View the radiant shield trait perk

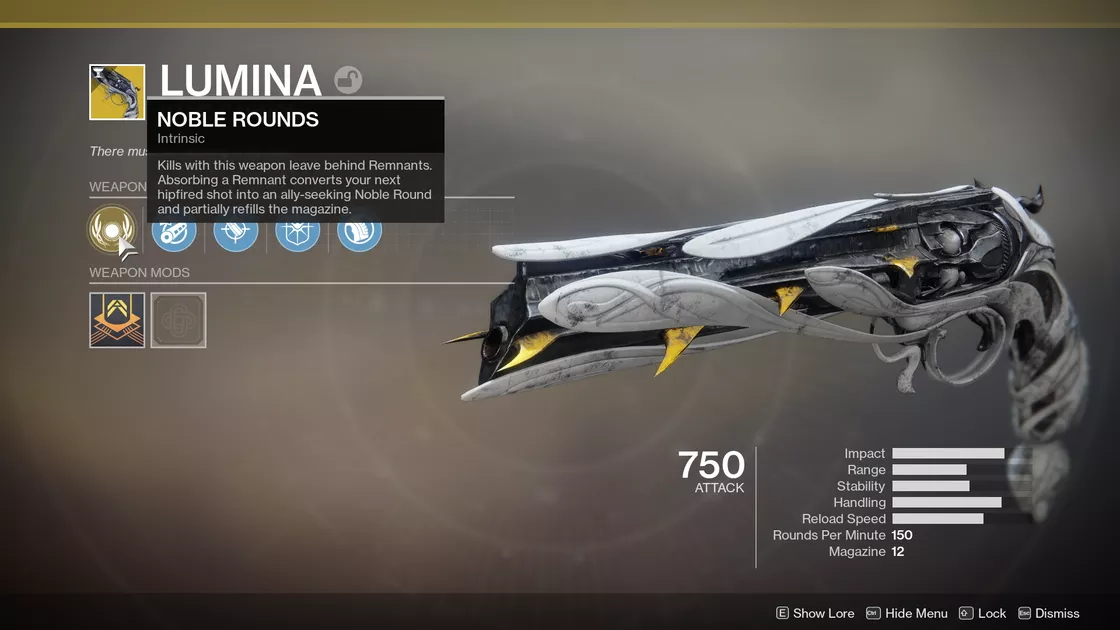point(298,232)
